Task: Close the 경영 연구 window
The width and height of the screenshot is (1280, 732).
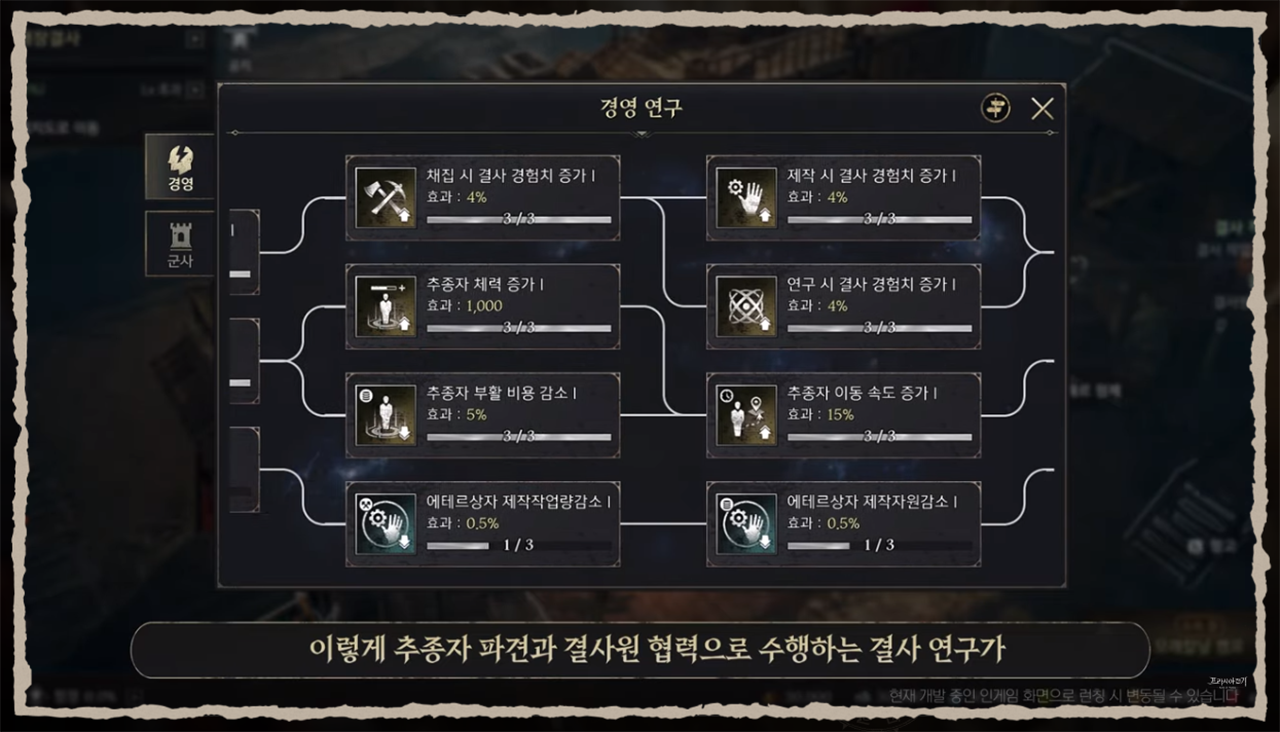Action: click(x=1043, y=108)
